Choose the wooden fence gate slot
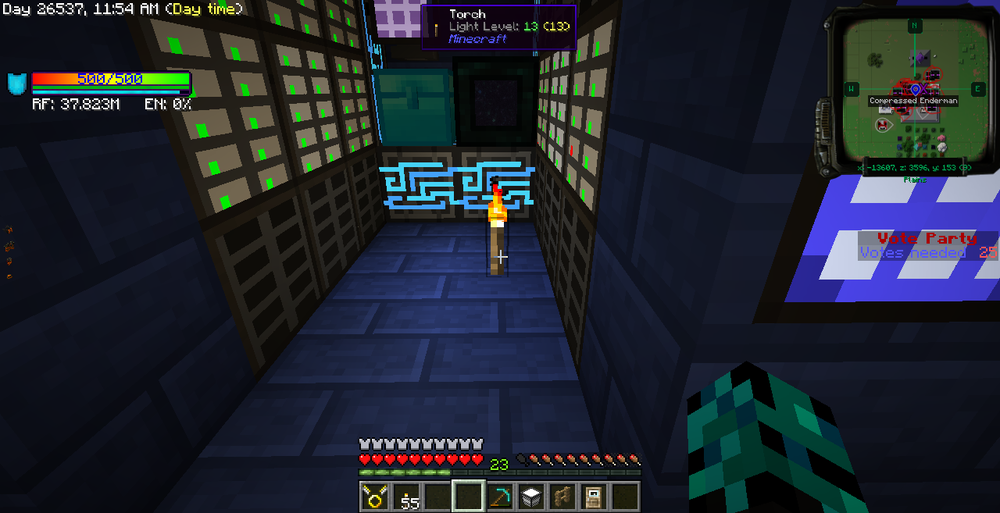The width and height of the screenshot is (1000, 513). click(x=562, y=496)
